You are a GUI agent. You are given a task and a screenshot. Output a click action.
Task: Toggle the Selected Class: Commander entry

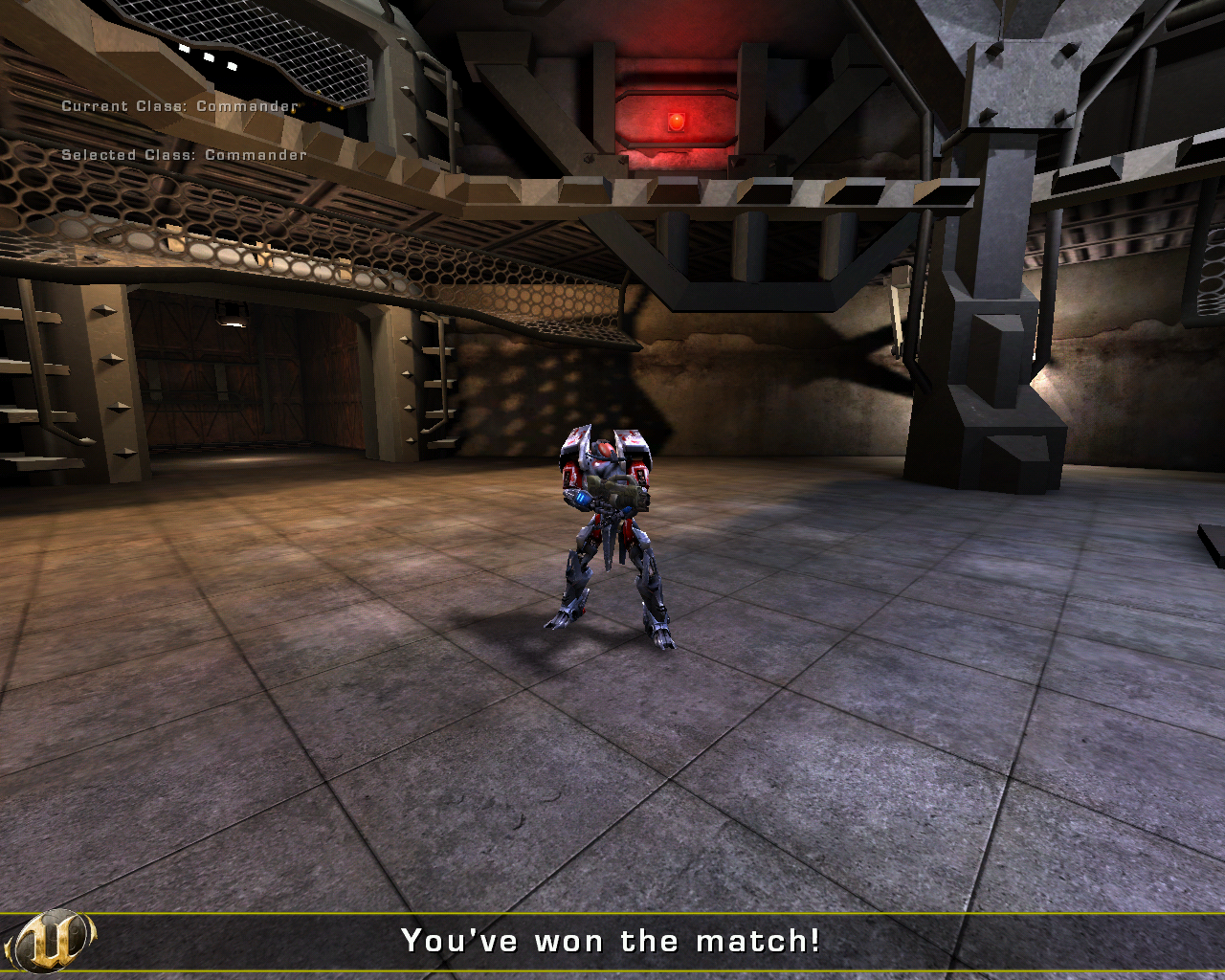click(185, 152)
